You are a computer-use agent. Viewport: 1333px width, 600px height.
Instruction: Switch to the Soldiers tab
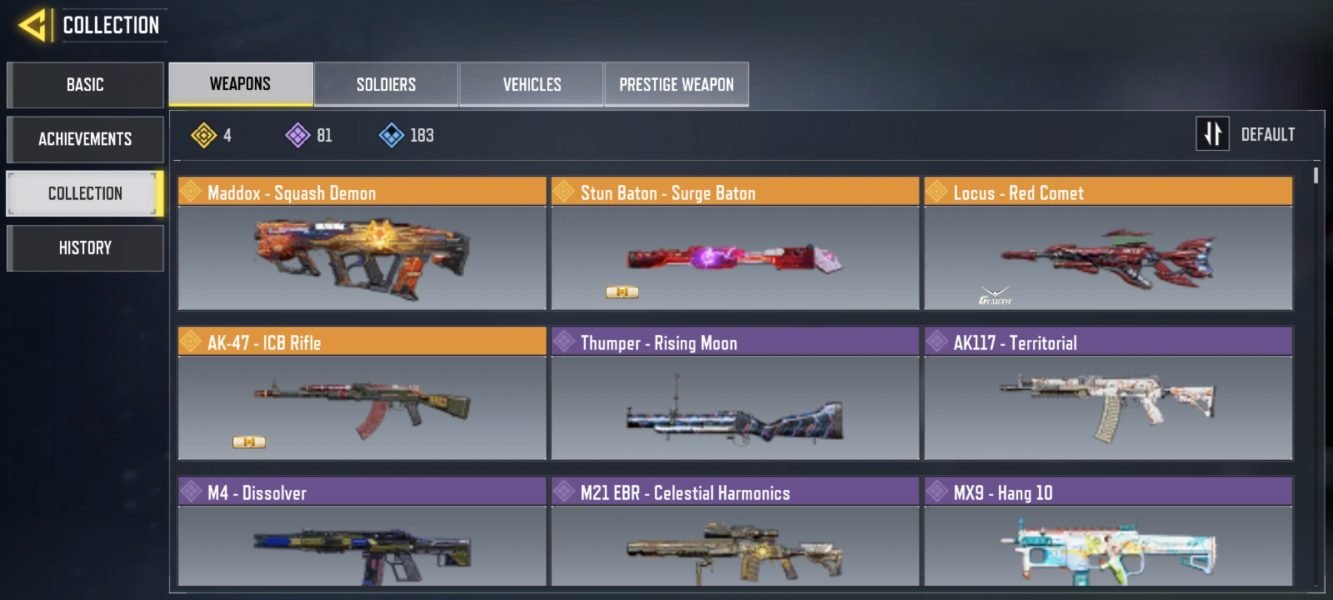coord(386,84)
